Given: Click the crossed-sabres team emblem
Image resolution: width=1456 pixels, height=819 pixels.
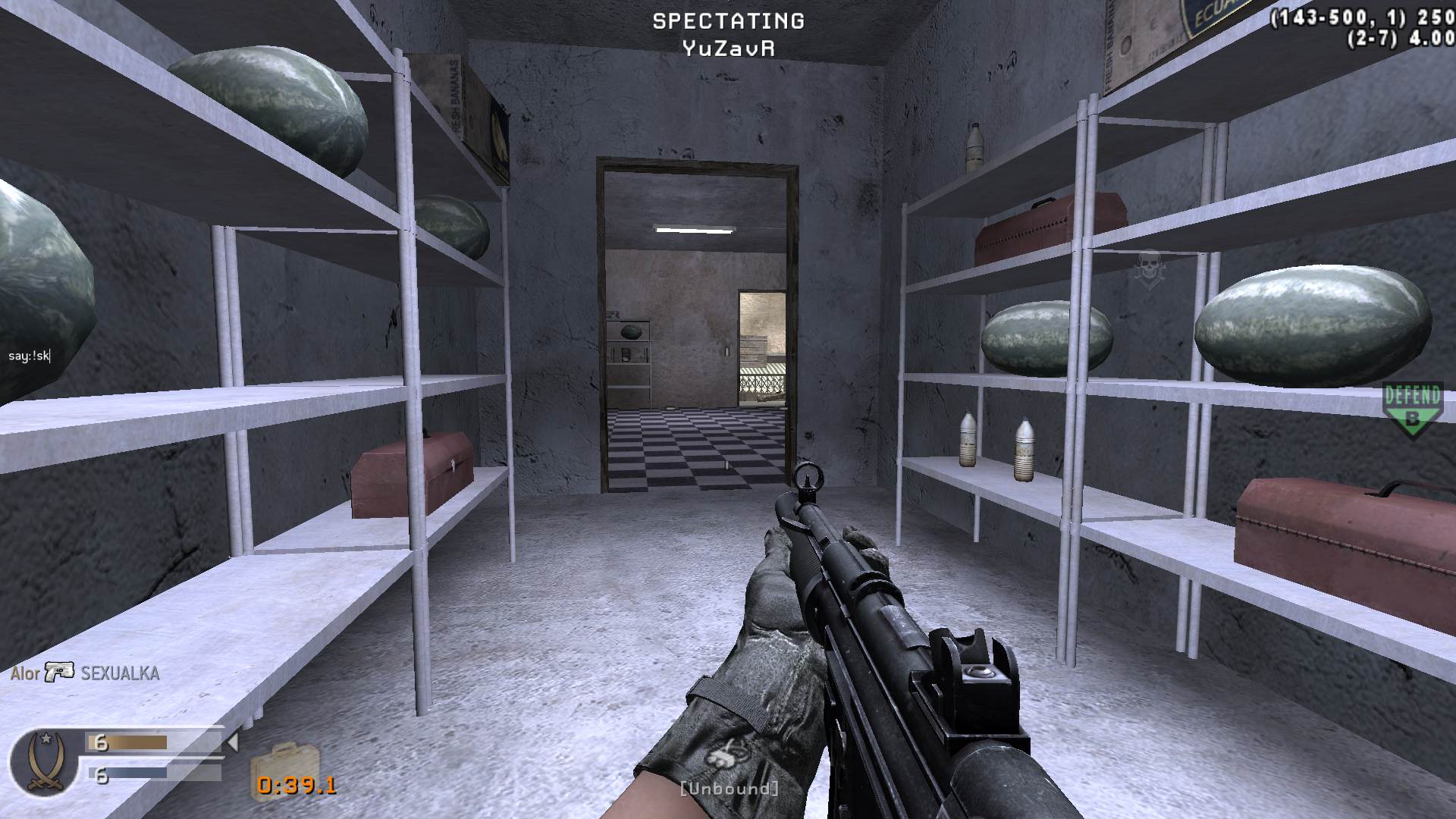Looking at the screenshot, I should (44, 762).
